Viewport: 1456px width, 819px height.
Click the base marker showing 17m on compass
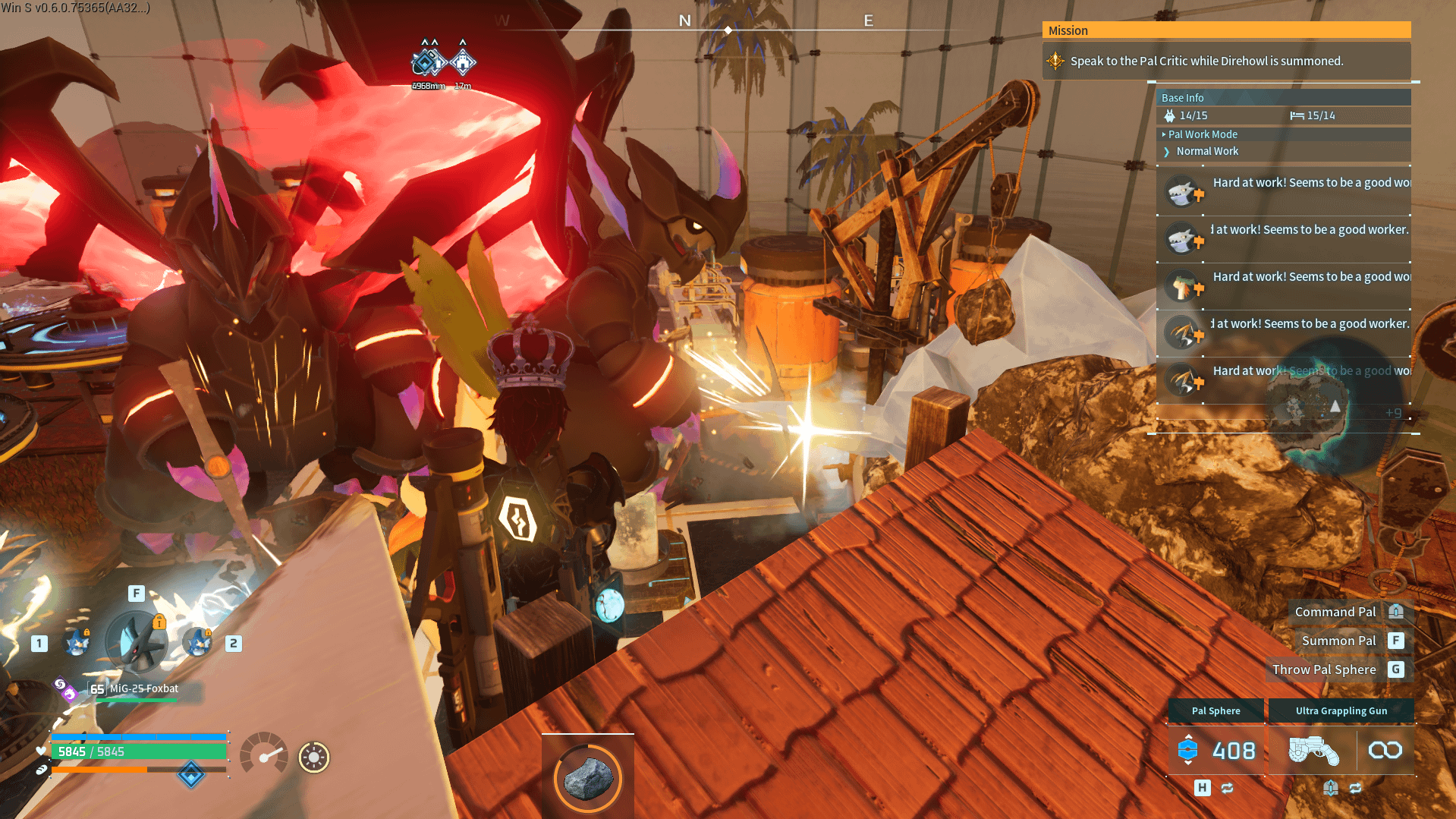click(462, 63)
